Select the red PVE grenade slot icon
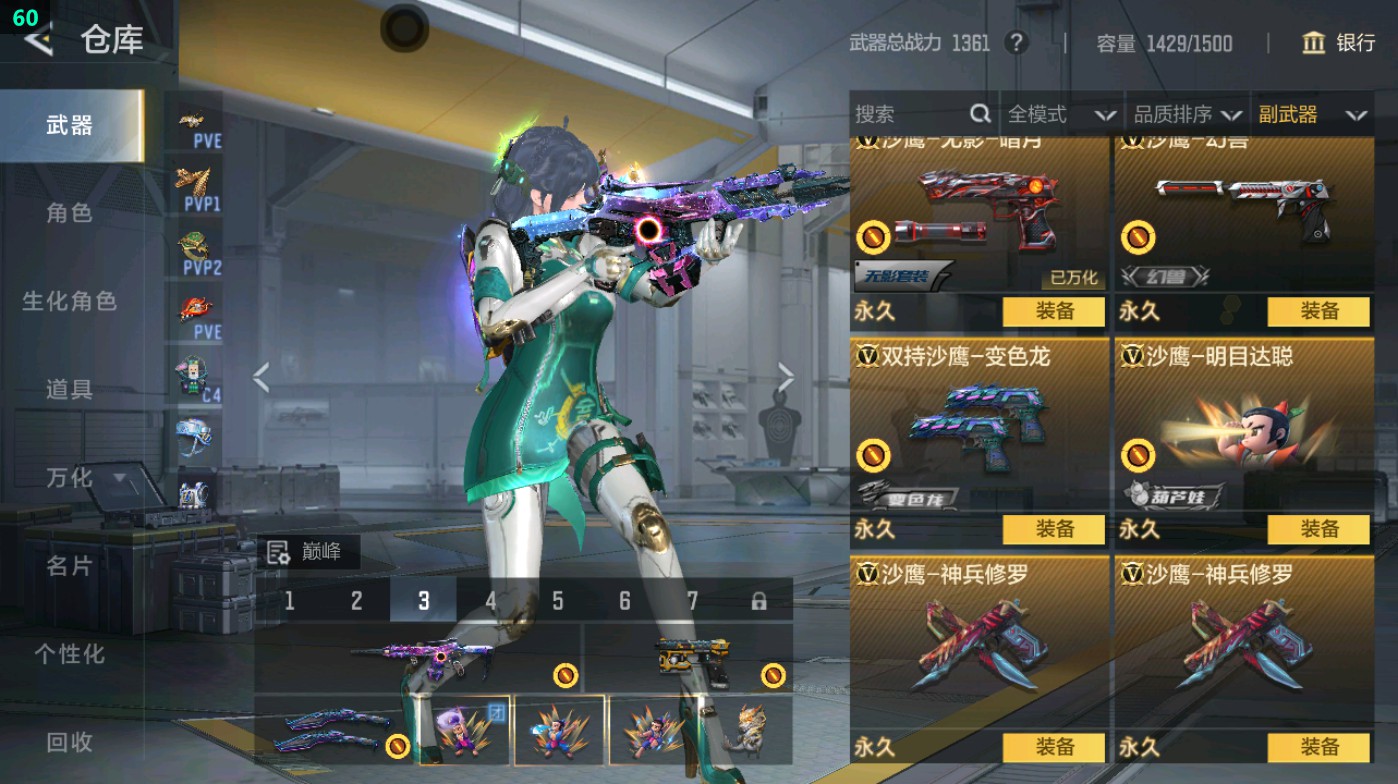Viewport: 1398px width, 784px height. (195, 305)
